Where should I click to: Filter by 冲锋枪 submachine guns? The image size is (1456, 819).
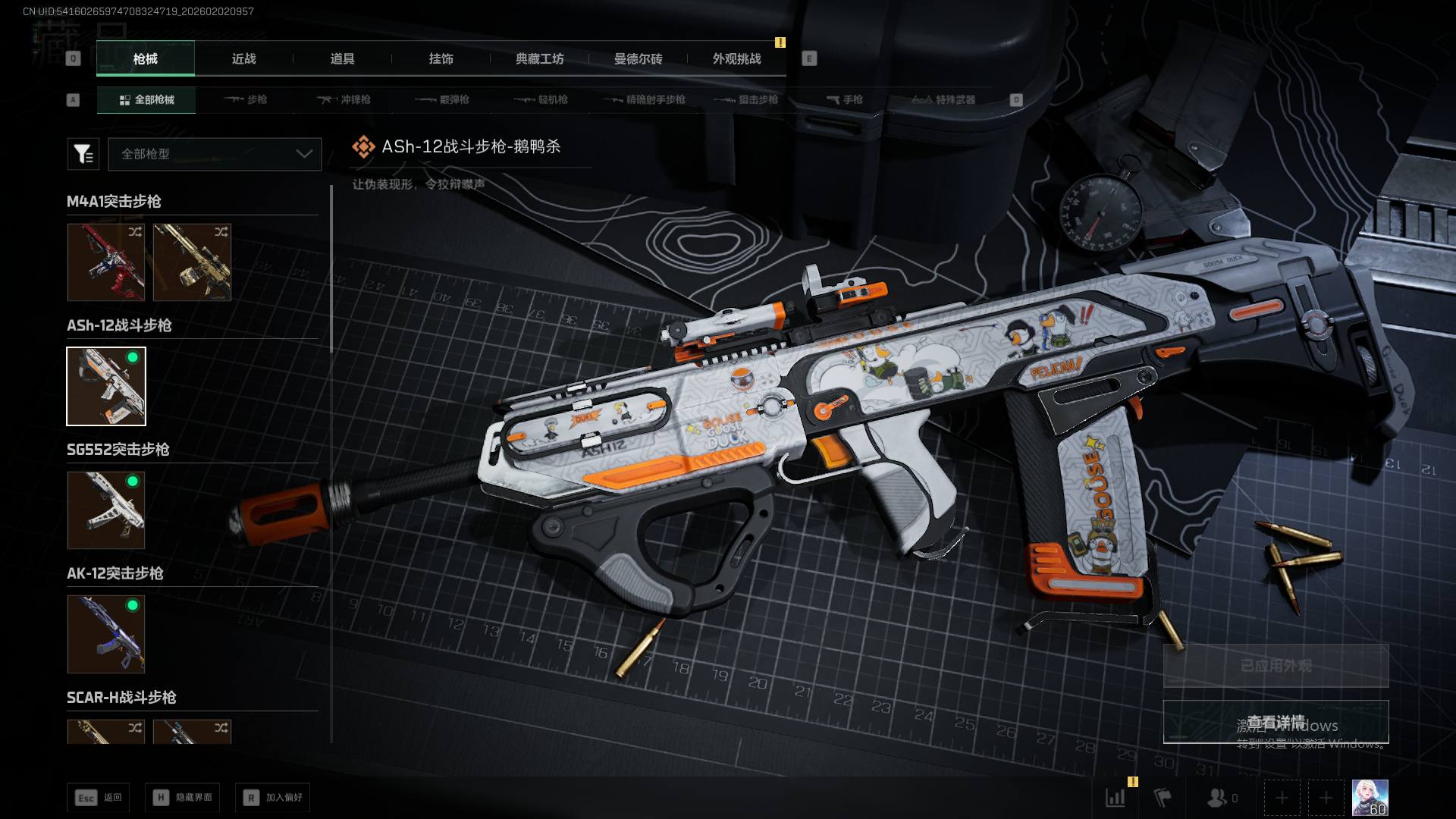click(344, 99)
